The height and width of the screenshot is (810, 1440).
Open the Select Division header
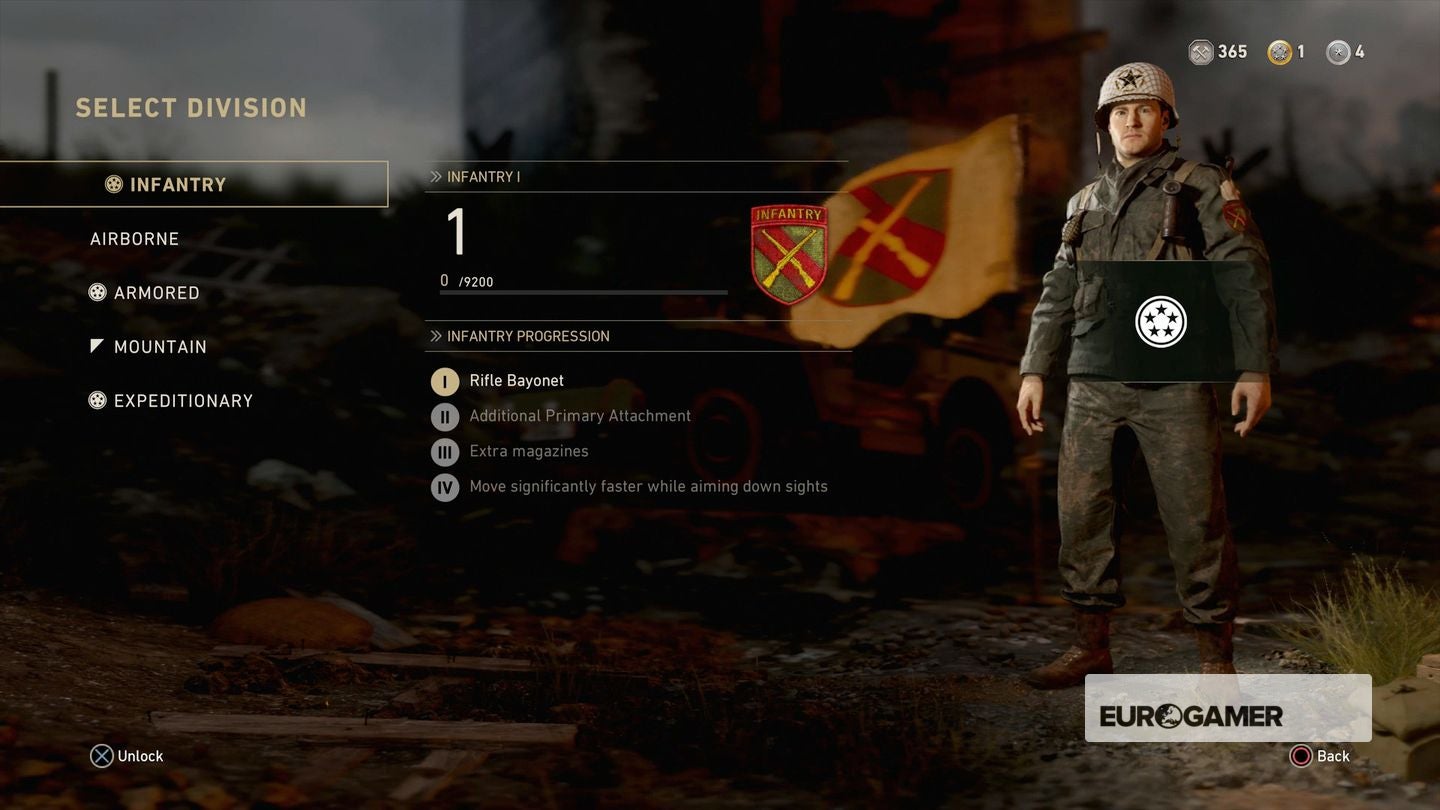[x=191, y=107]
